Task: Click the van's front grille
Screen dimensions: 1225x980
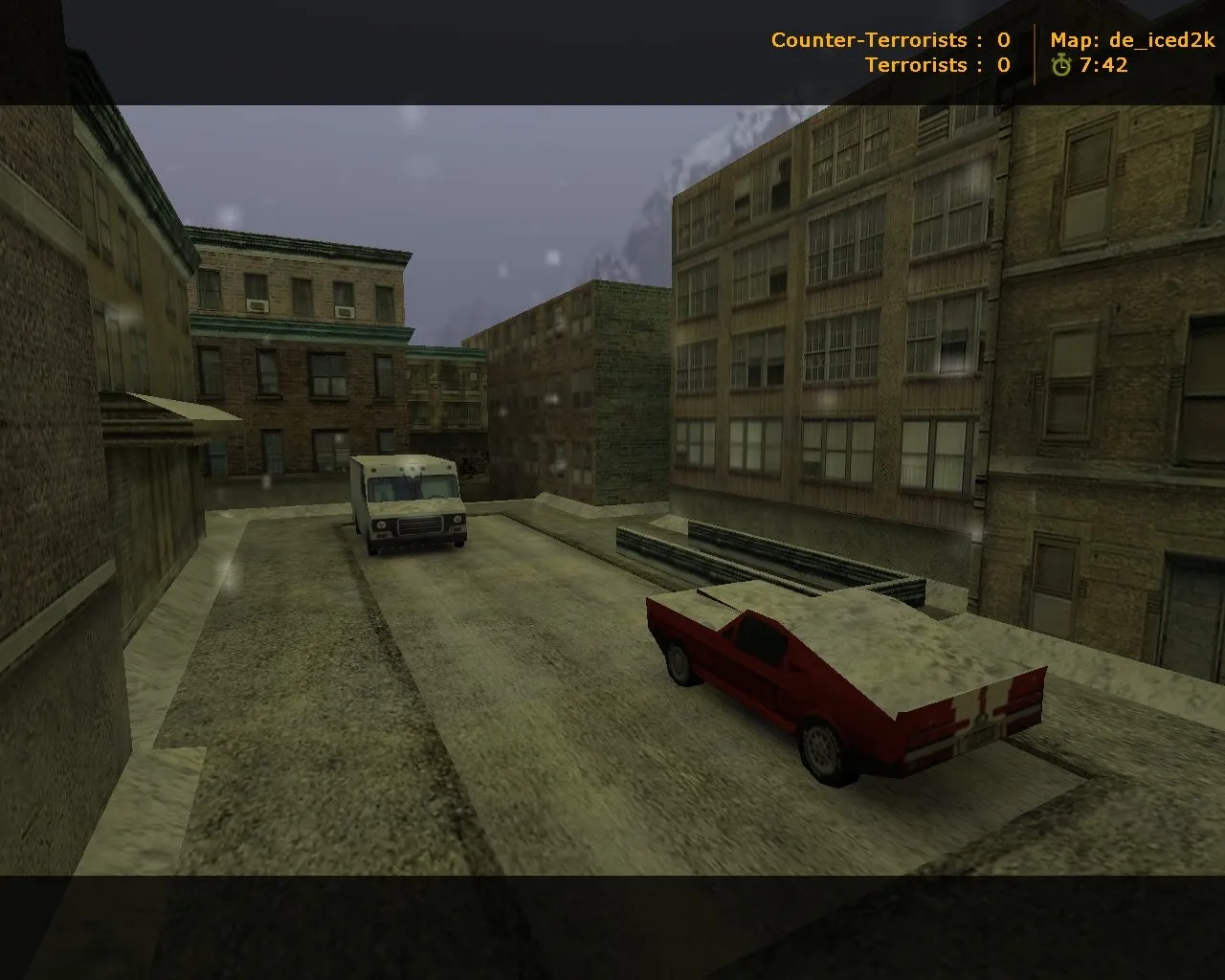Action: pyautogui.click(x=419, y=527)
